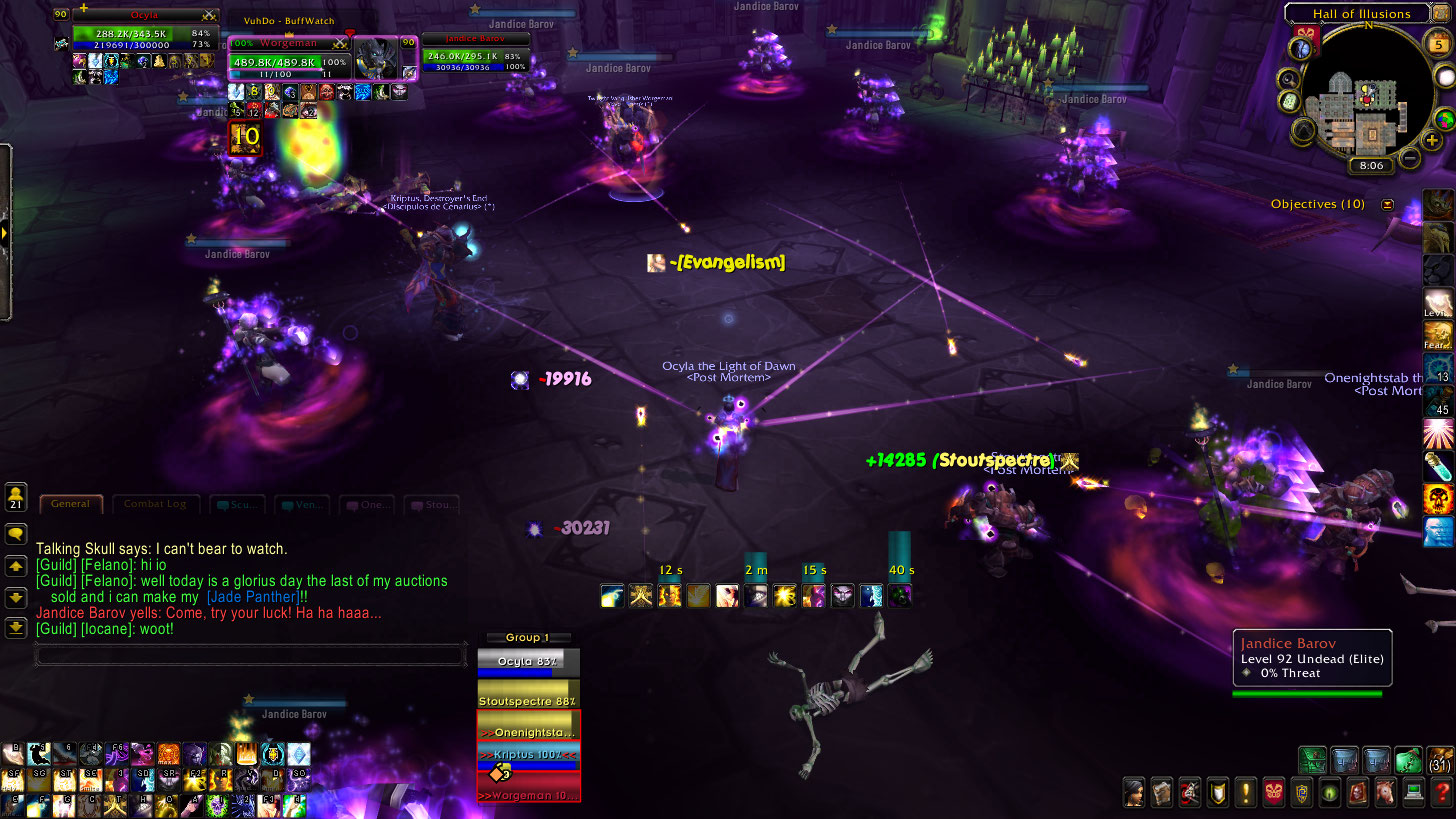
Task: Open the Combat Log tab
Action: 155,504
